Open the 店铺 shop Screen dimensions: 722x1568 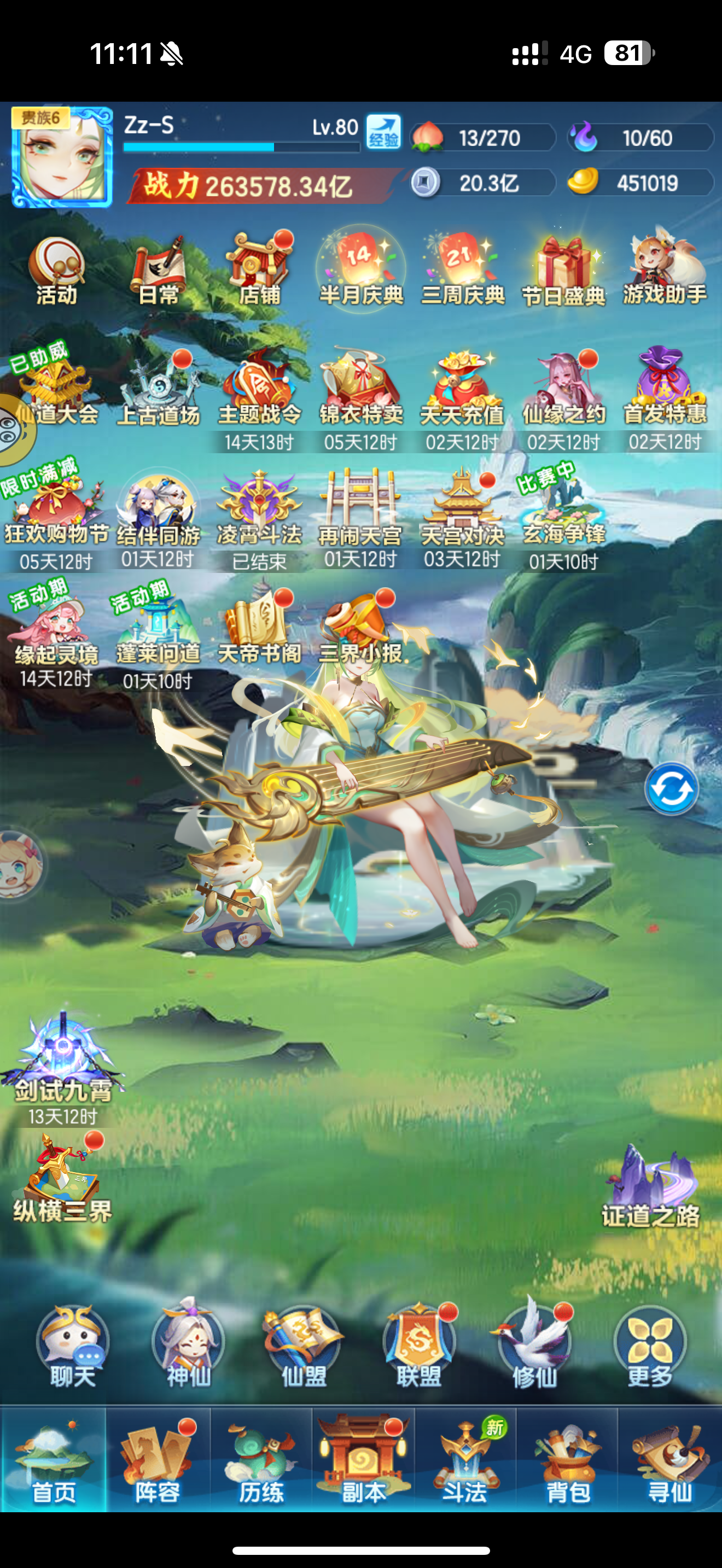[259, 268]
